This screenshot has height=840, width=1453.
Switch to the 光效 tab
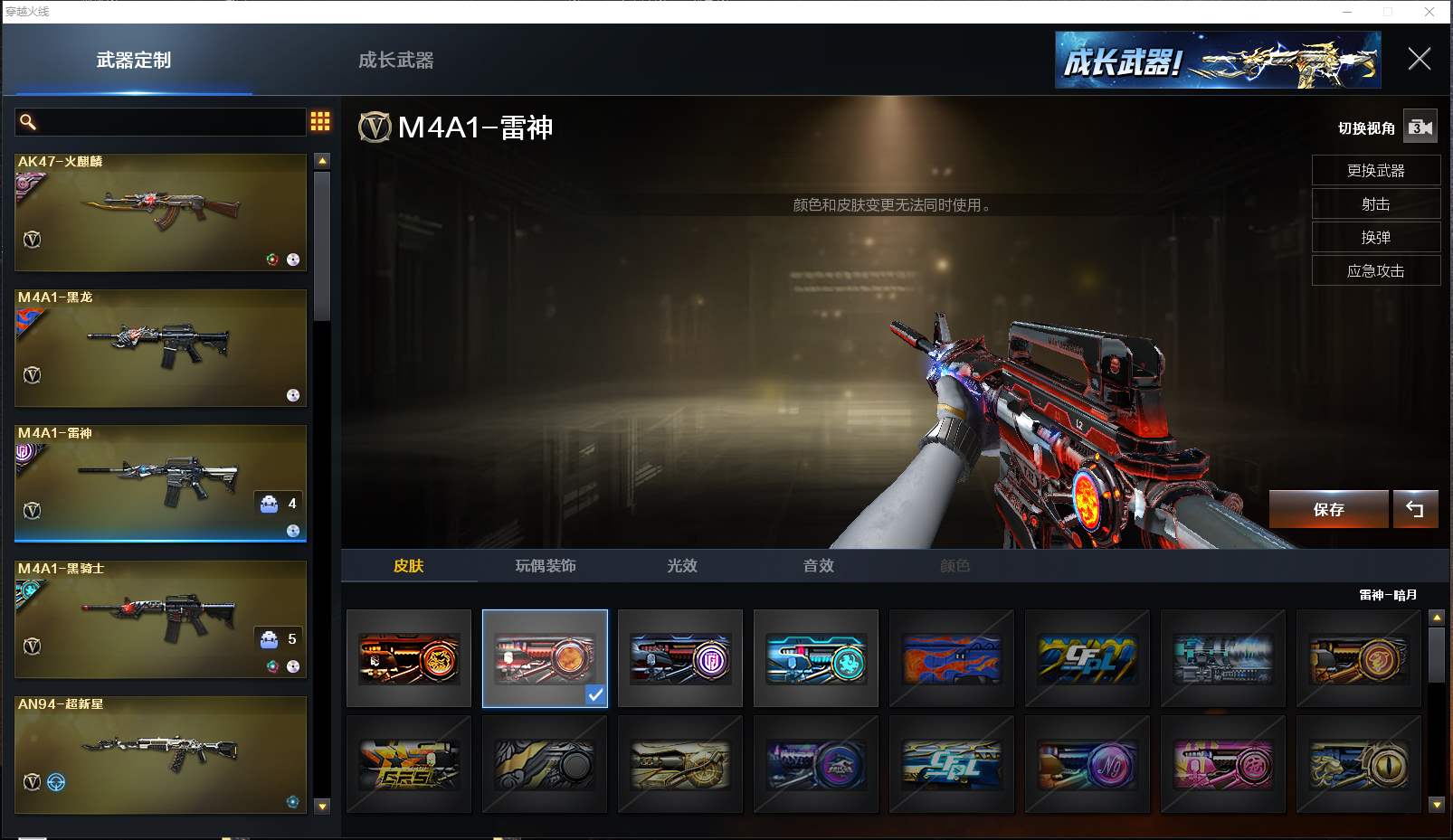[682, 566]
